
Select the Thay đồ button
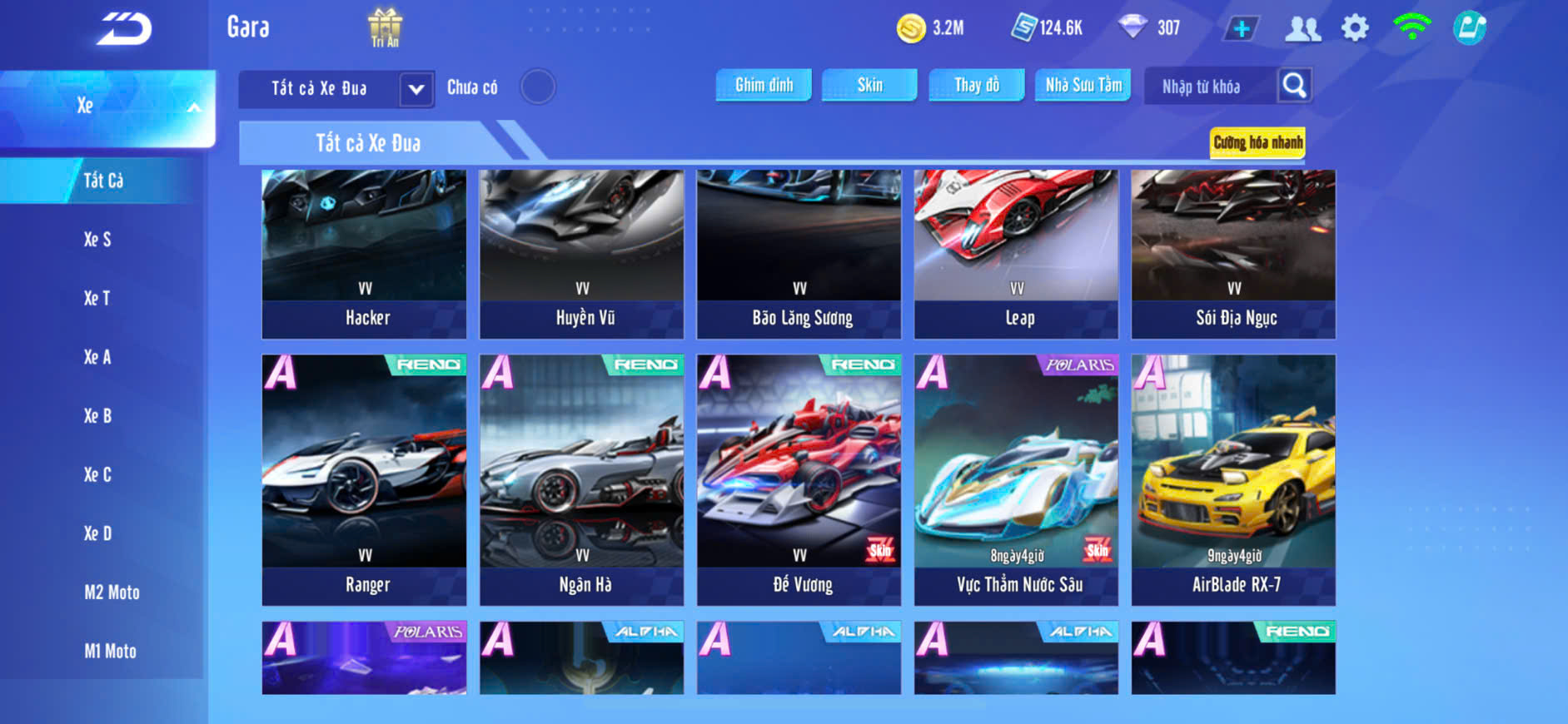(976, 85)
